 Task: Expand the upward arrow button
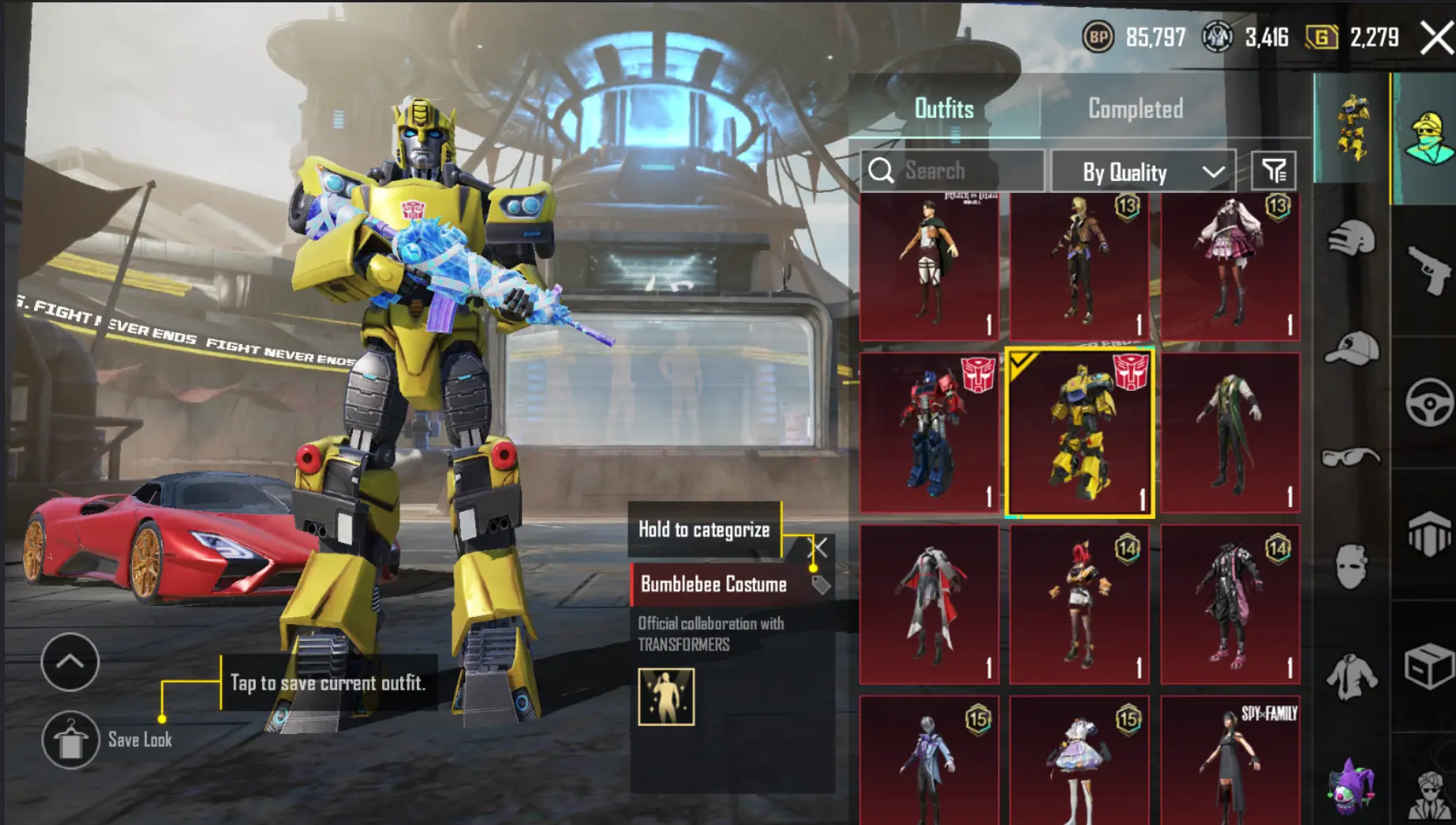pyautogui.click(x=70, y=661)
